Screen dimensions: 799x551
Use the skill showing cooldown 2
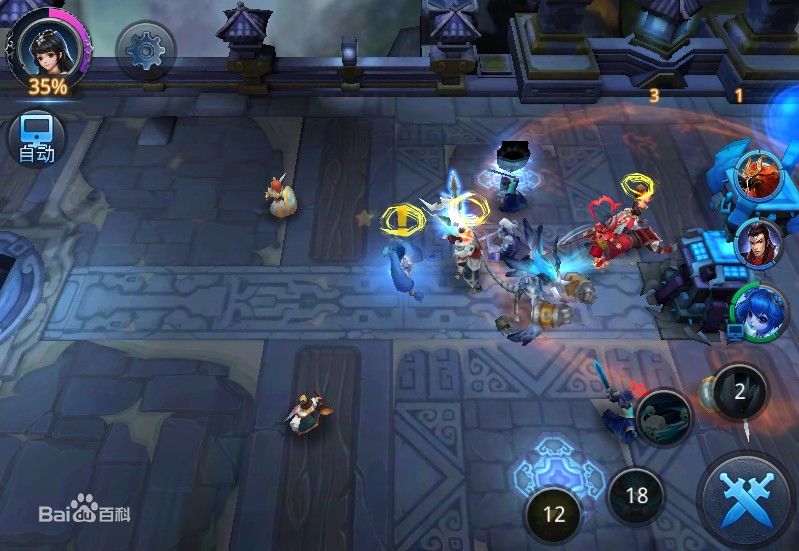740,391
